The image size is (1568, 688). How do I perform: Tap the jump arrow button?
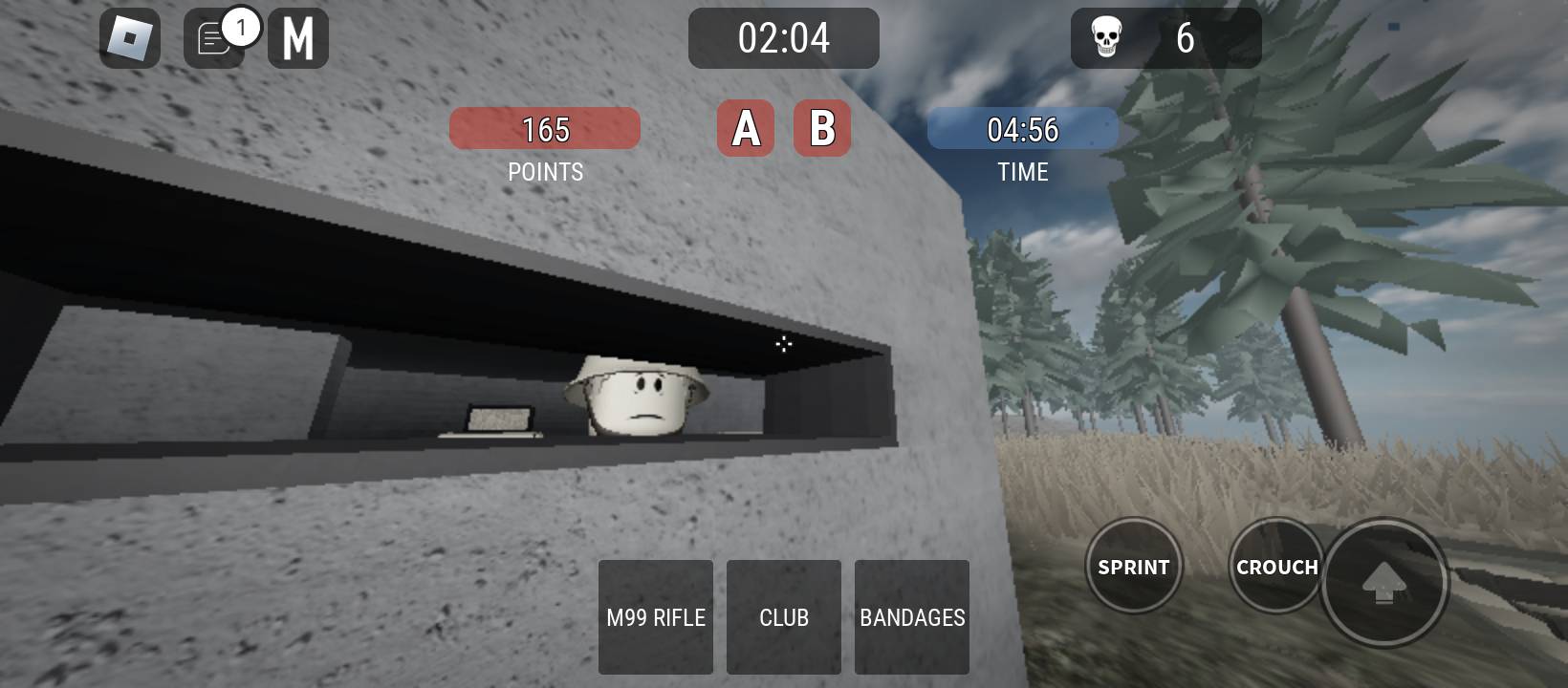pos(1383,582)
